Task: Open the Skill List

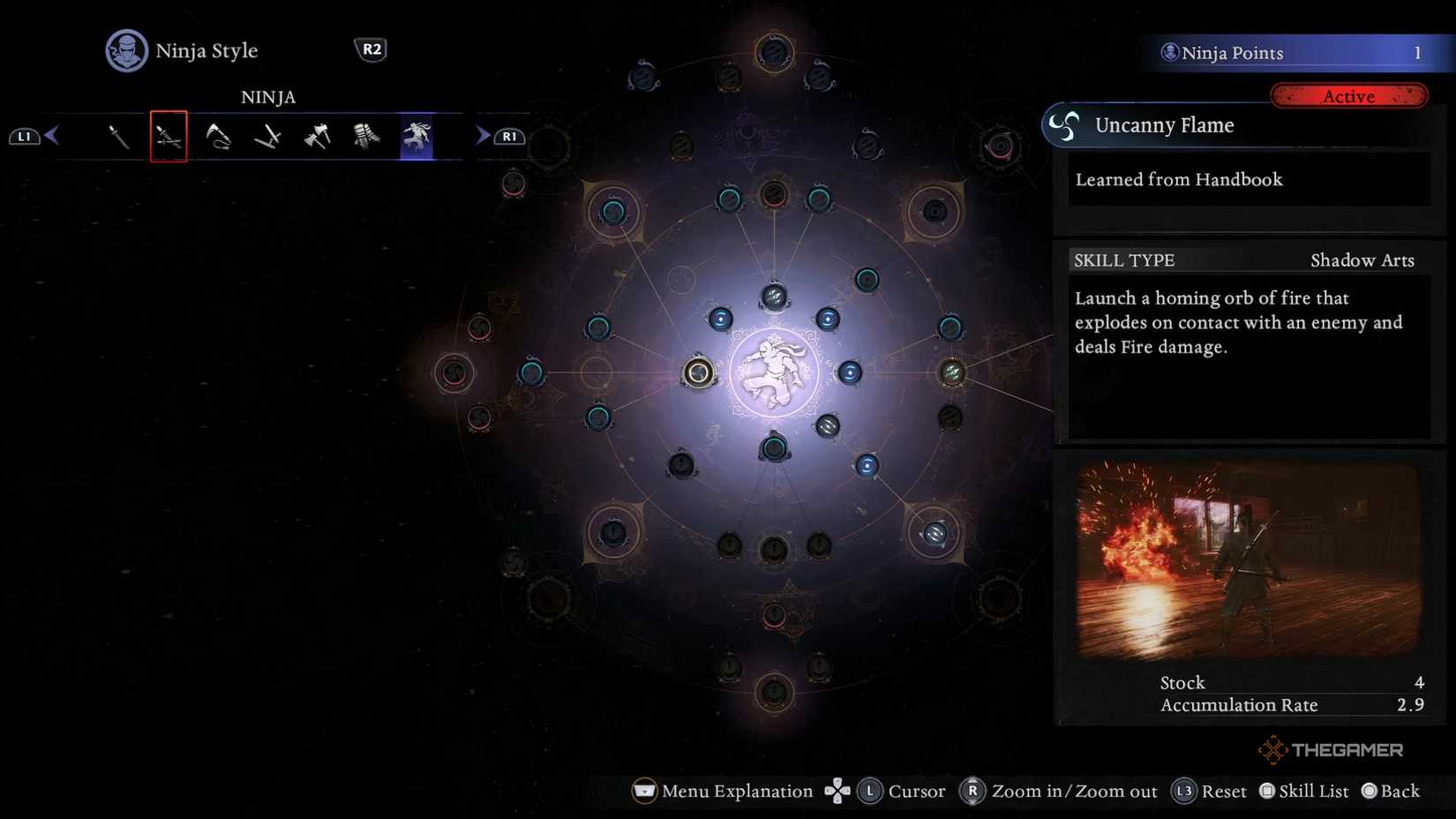Action: 1303,791
